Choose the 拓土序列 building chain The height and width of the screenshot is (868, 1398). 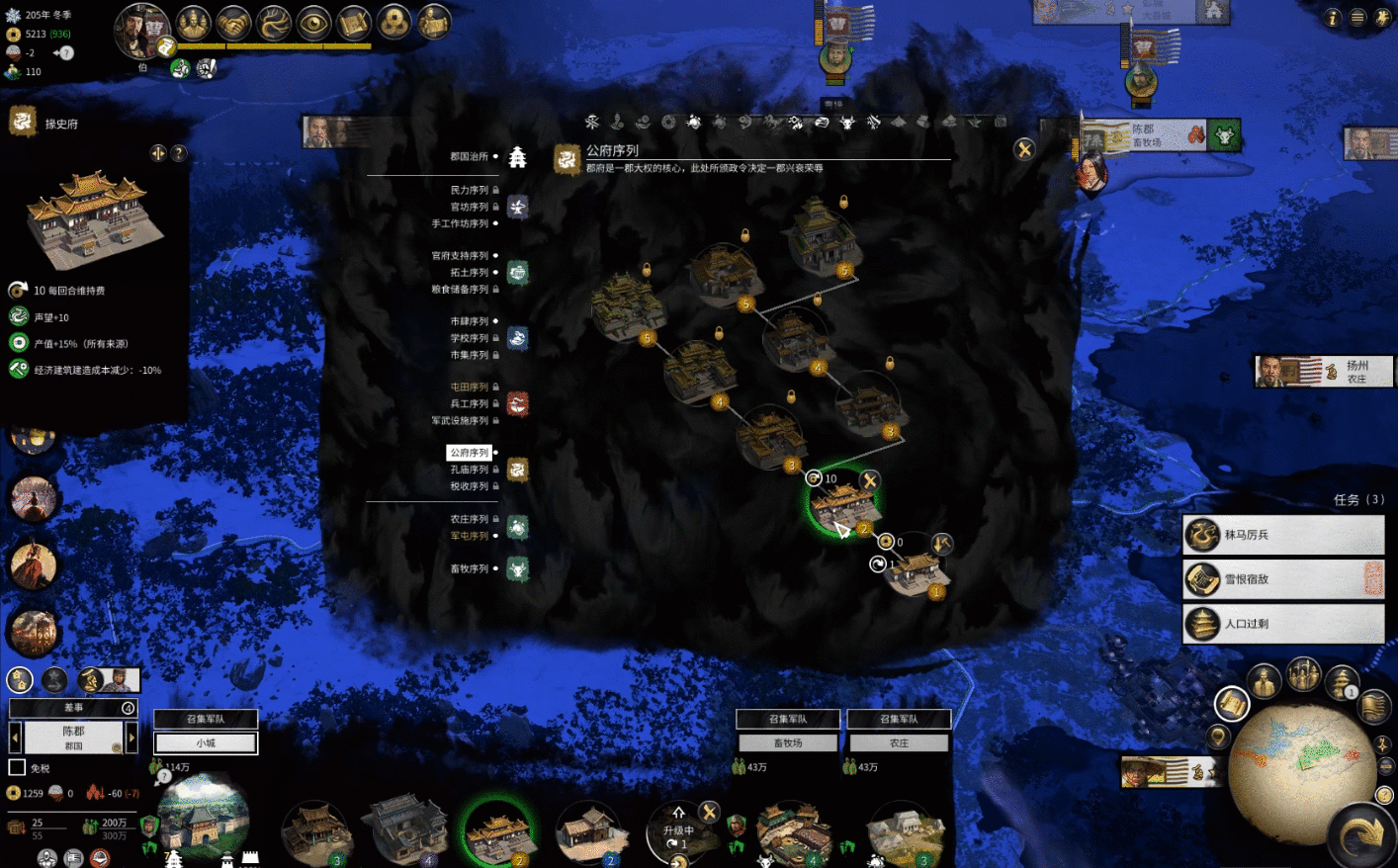coord(470,273)
